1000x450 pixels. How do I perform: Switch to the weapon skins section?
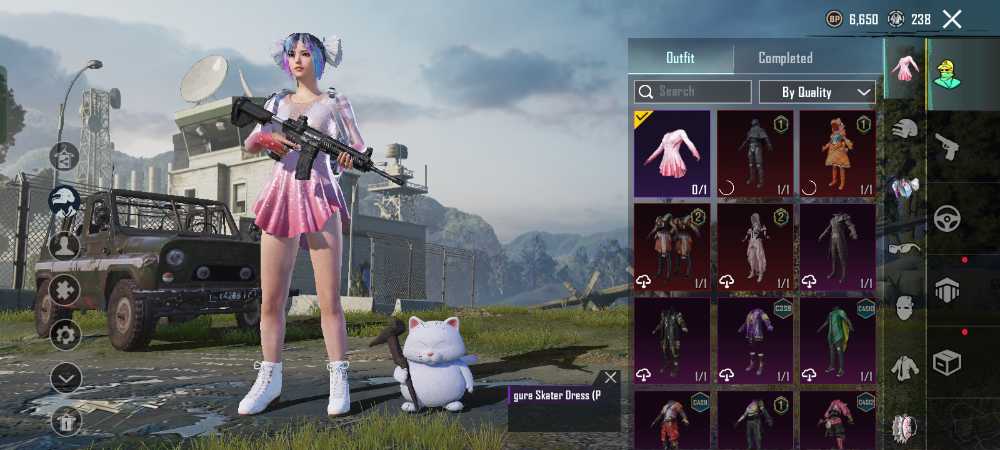pos(946,147)
